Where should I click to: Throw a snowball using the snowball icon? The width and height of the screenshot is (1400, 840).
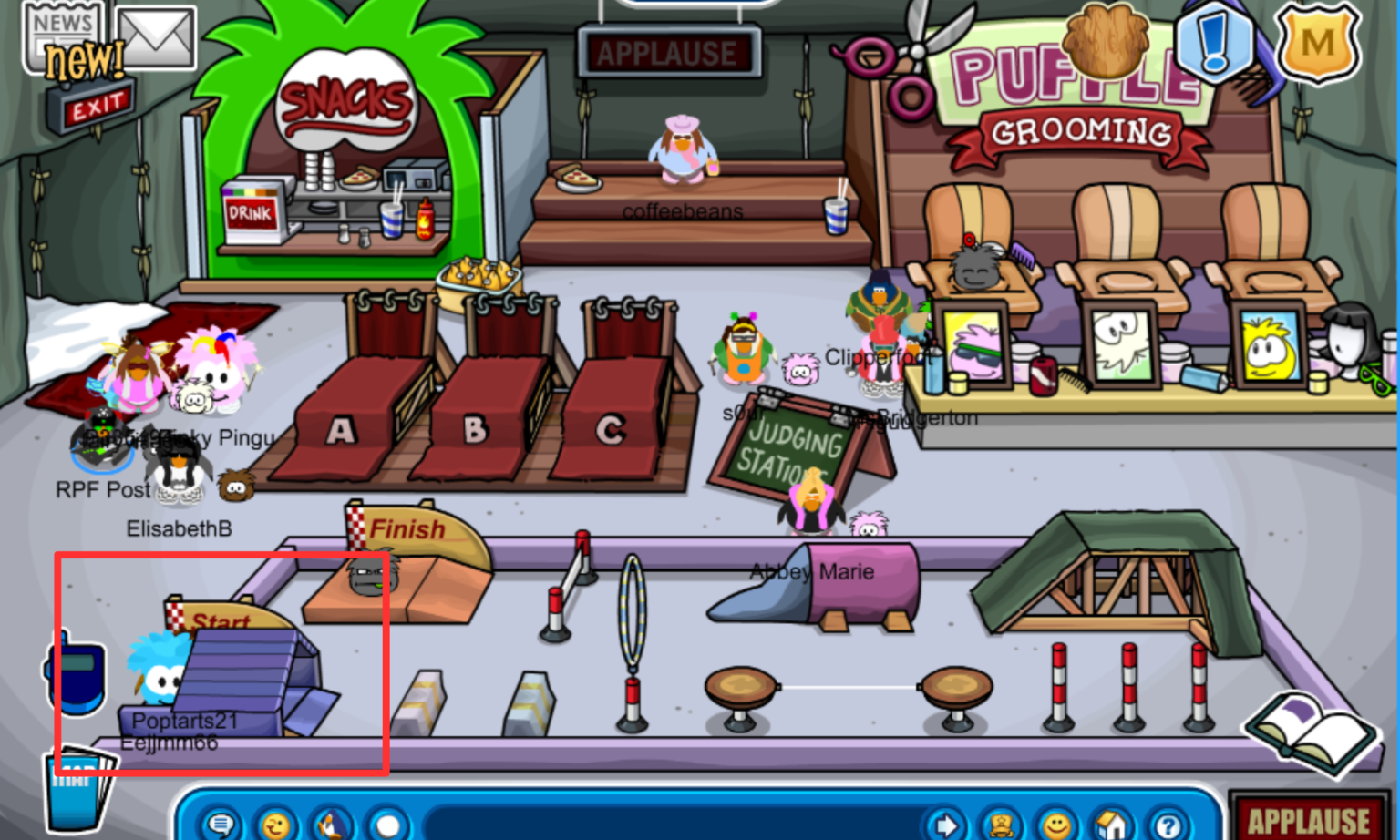coord(387,825)
